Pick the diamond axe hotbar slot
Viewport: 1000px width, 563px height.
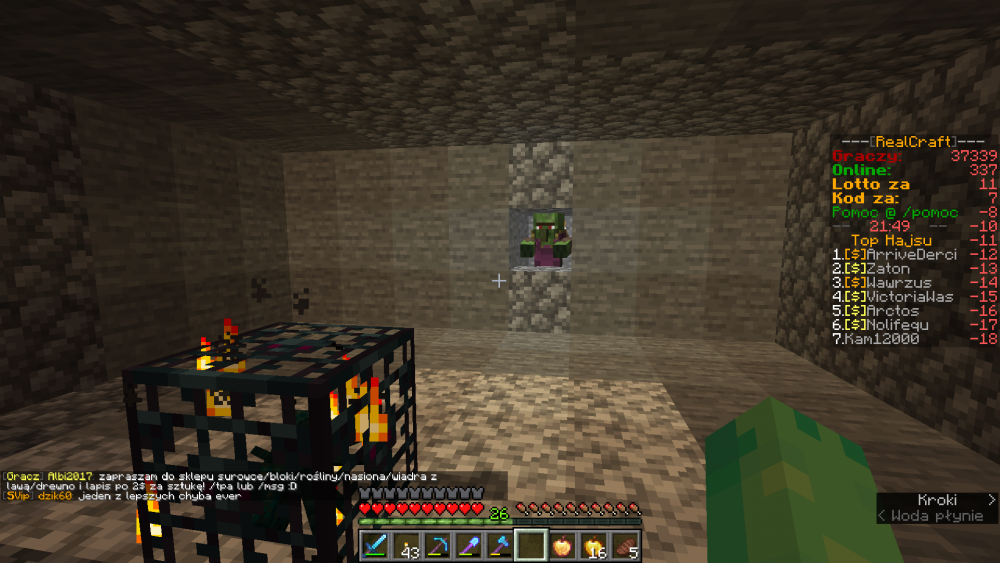pyautogui.click(x=499, y=545)
